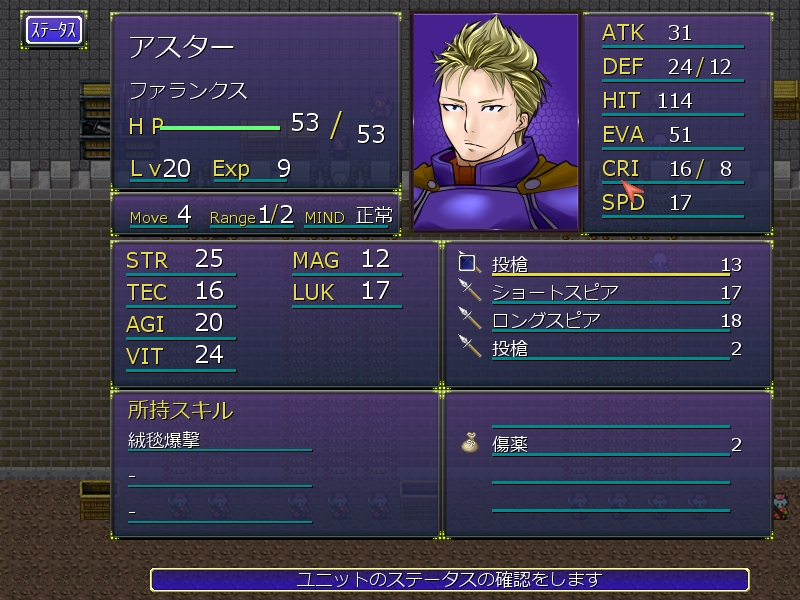Pick the 傷薬 item row
Screen dimensions: 800x600
[600, 445]
